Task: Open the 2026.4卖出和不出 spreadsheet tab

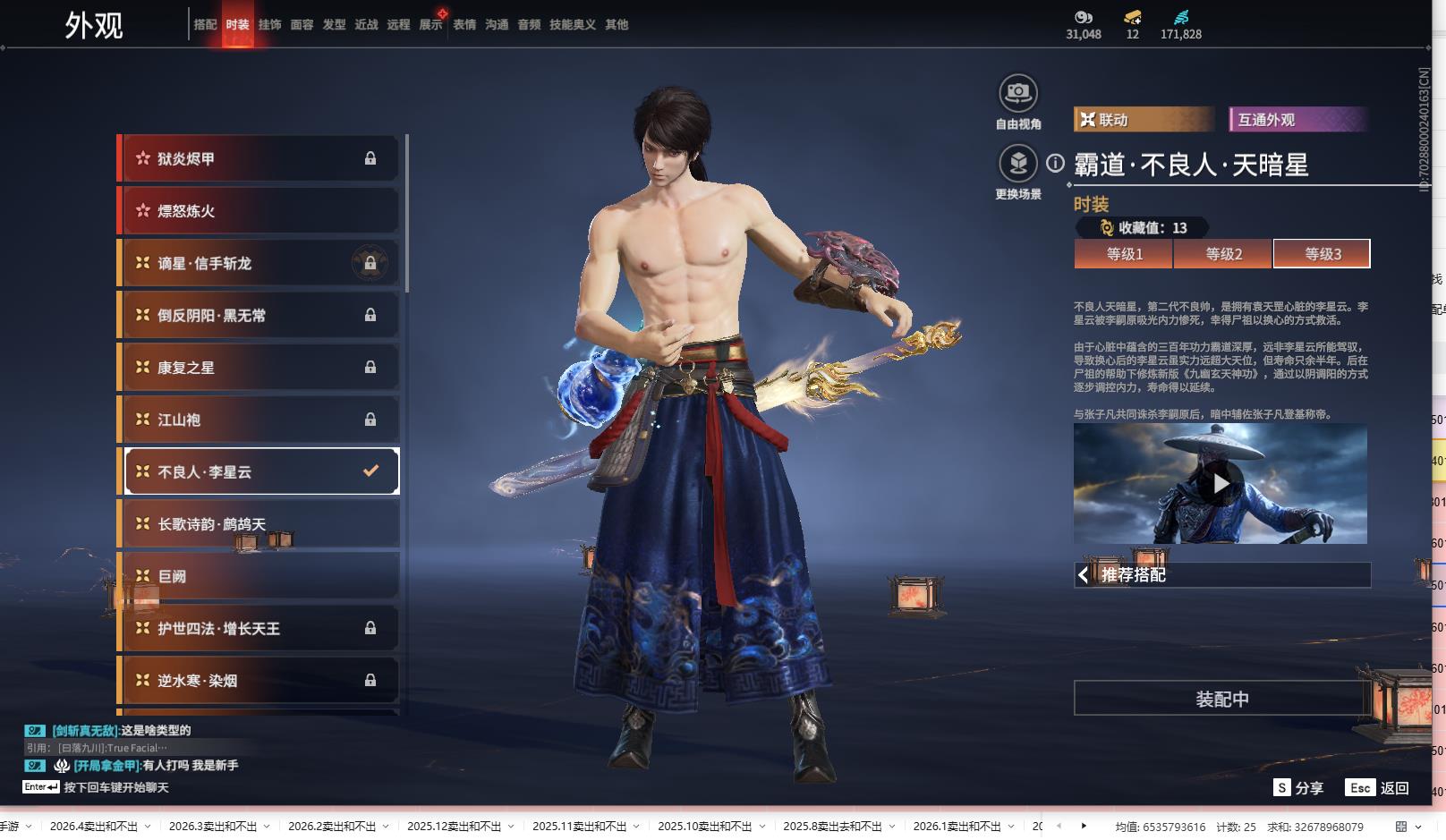Action: [x=94, y=827]
